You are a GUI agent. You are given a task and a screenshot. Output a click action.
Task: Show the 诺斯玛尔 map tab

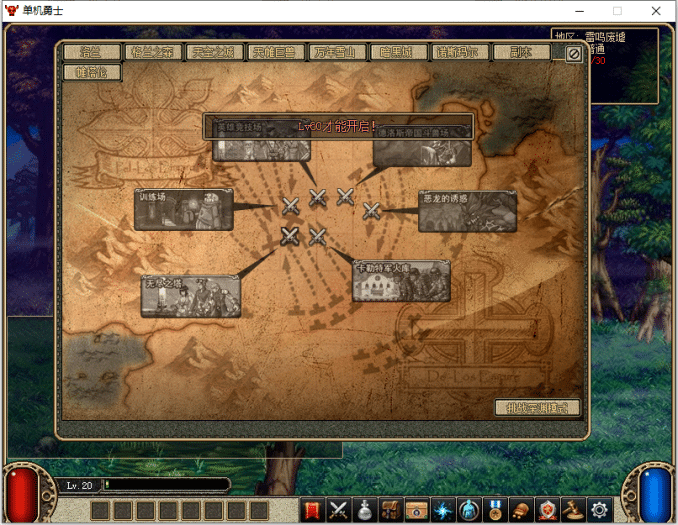point(463,53)
